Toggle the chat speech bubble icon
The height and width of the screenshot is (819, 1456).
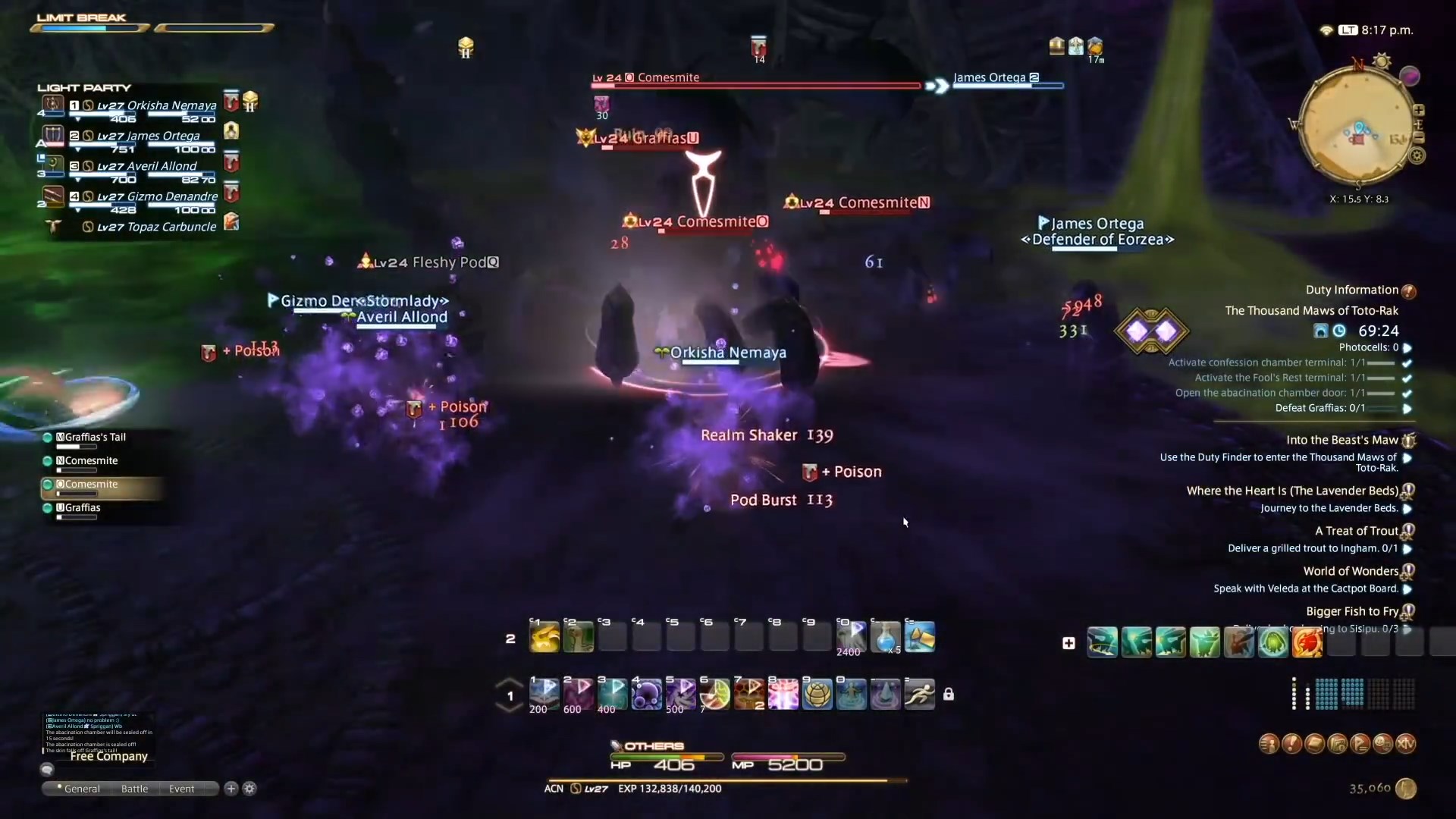47,770
